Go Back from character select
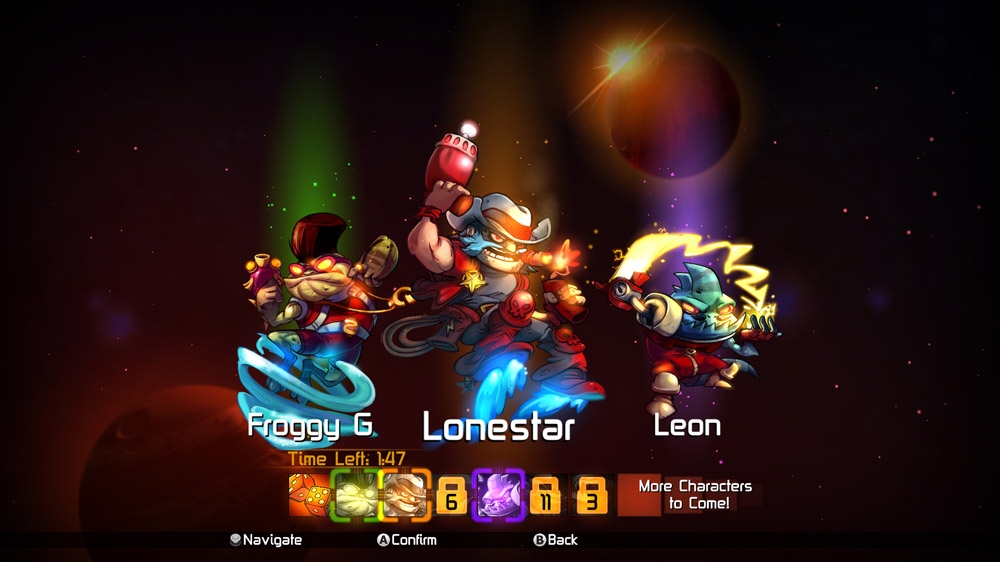 point(555,540)
